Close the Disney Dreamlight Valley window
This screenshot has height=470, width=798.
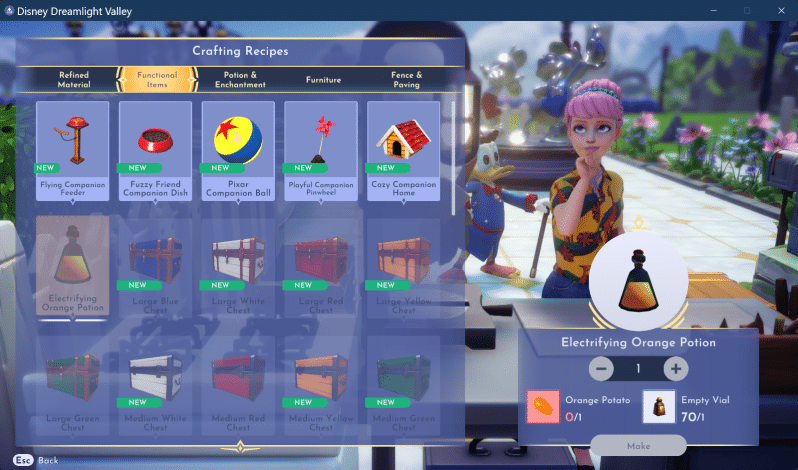point(779,10)
